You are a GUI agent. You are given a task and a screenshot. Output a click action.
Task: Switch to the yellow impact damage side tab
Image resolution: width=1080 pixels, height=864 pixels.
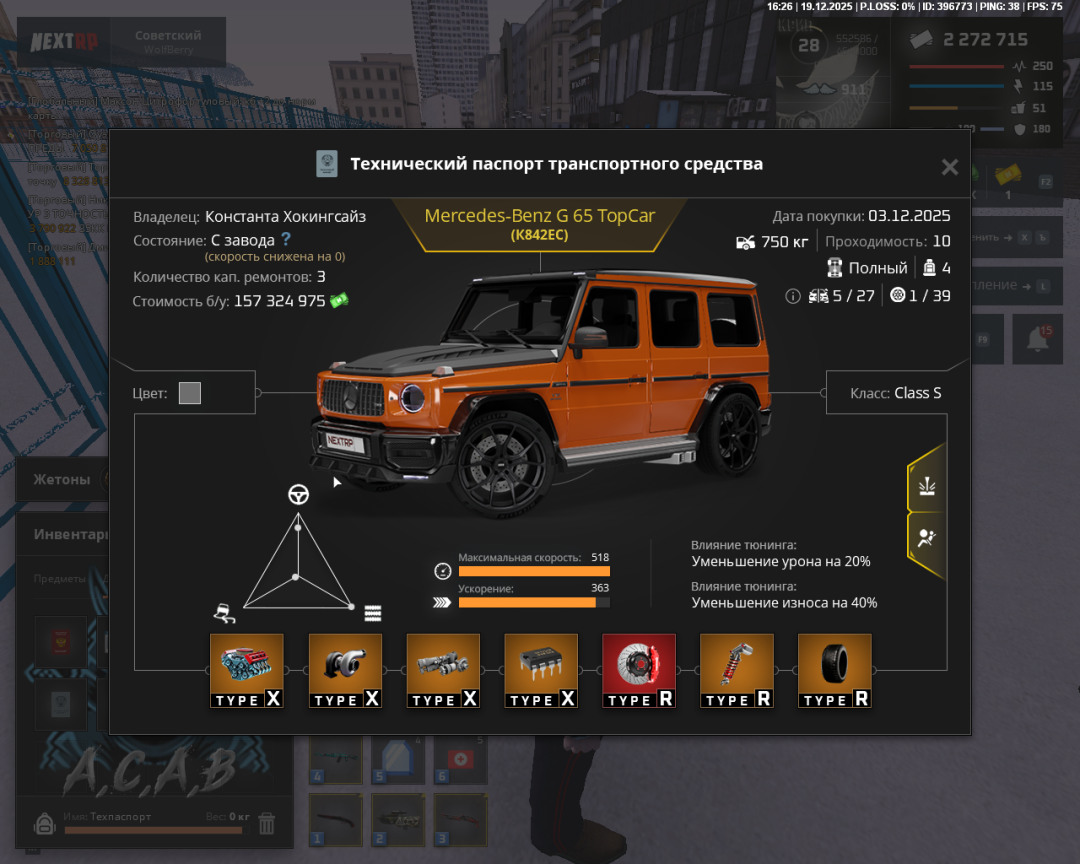pos(926,486)
